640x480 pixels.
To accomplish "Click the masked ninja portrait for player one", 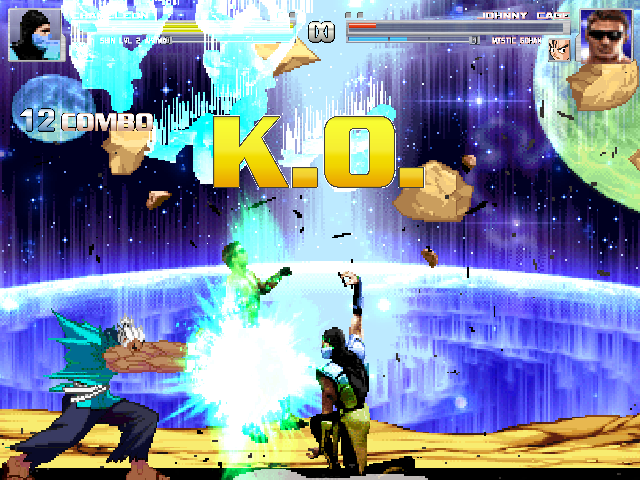I will pos(36,36).
